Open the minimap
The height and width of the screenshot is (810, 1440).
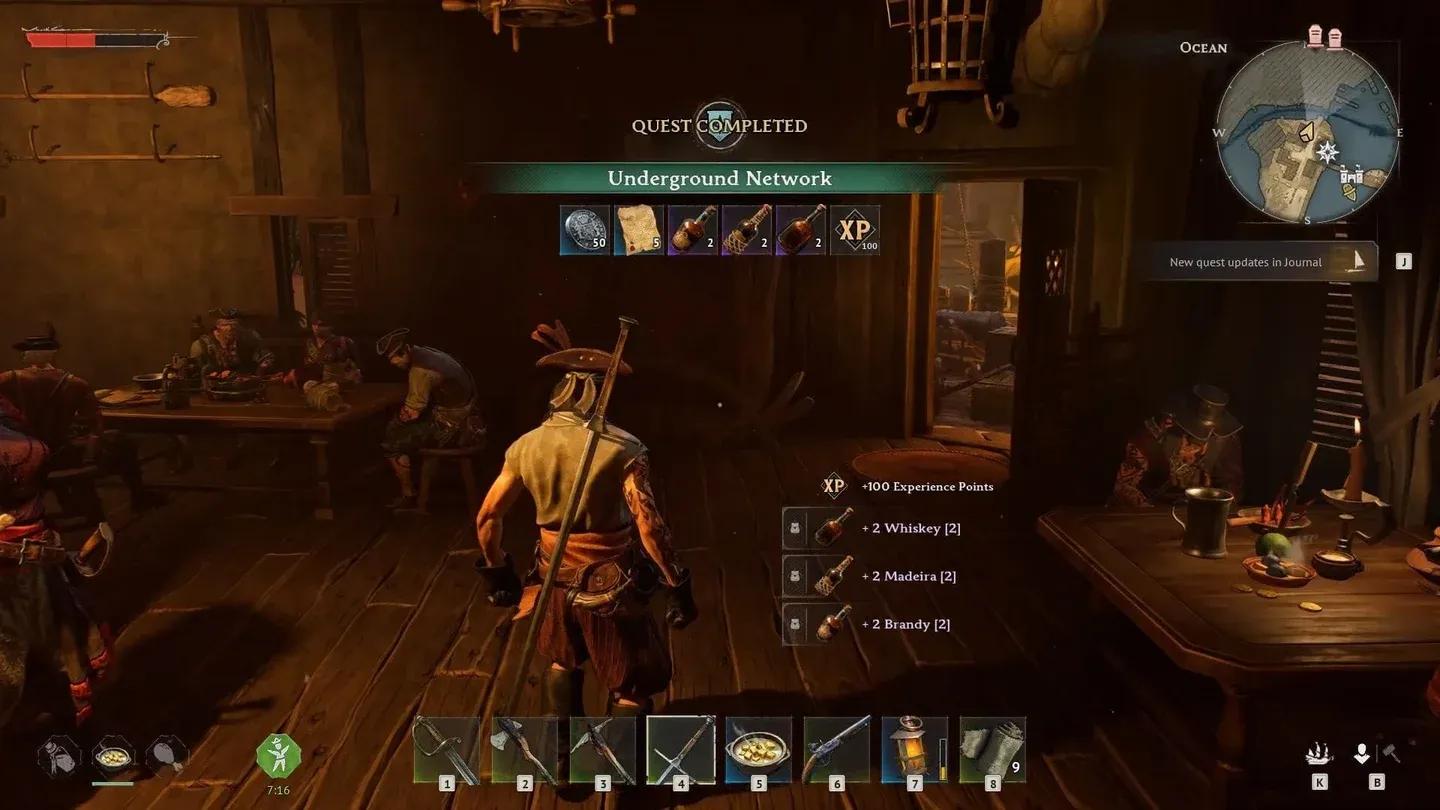pos(1307,133)
